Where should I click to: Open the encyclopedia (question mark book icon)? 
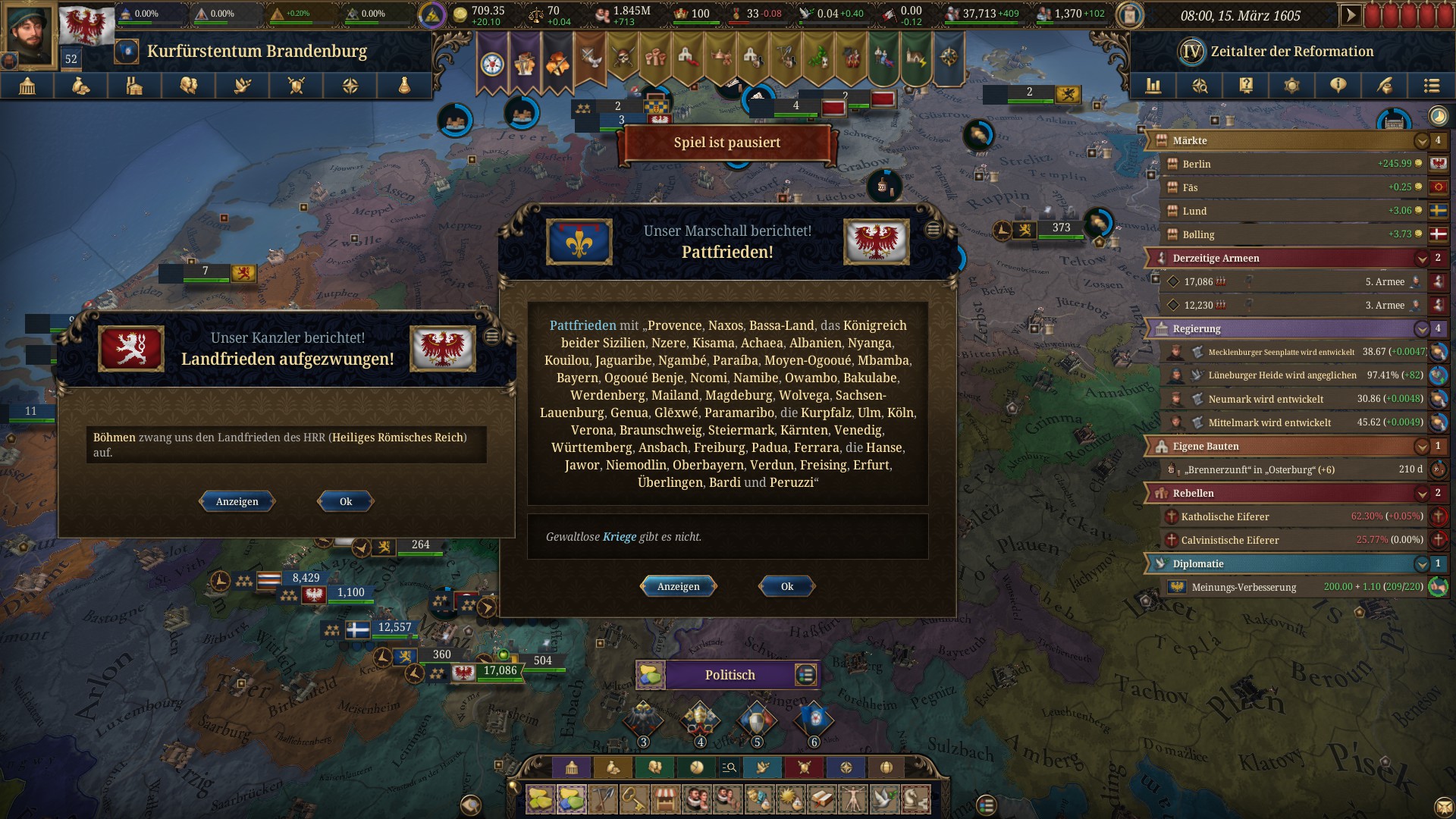[1244, 86]
